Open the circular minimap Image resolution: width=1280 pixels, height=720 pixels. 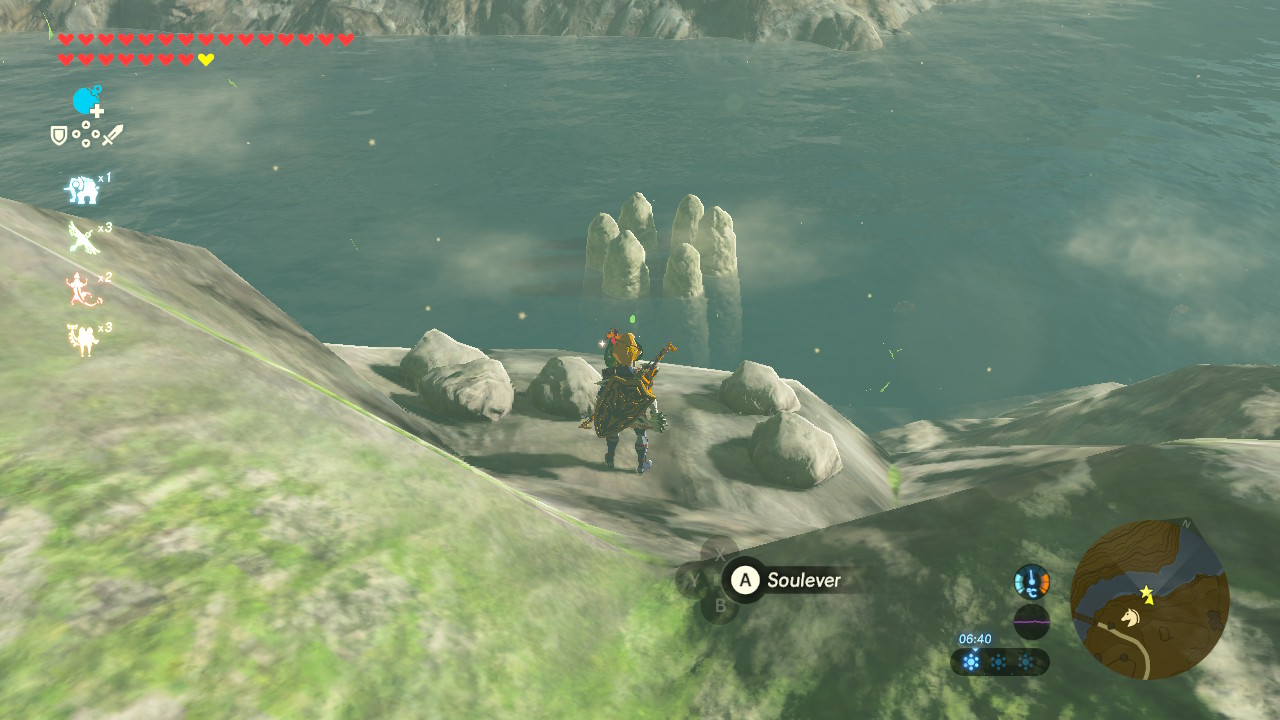point(1149,599)
